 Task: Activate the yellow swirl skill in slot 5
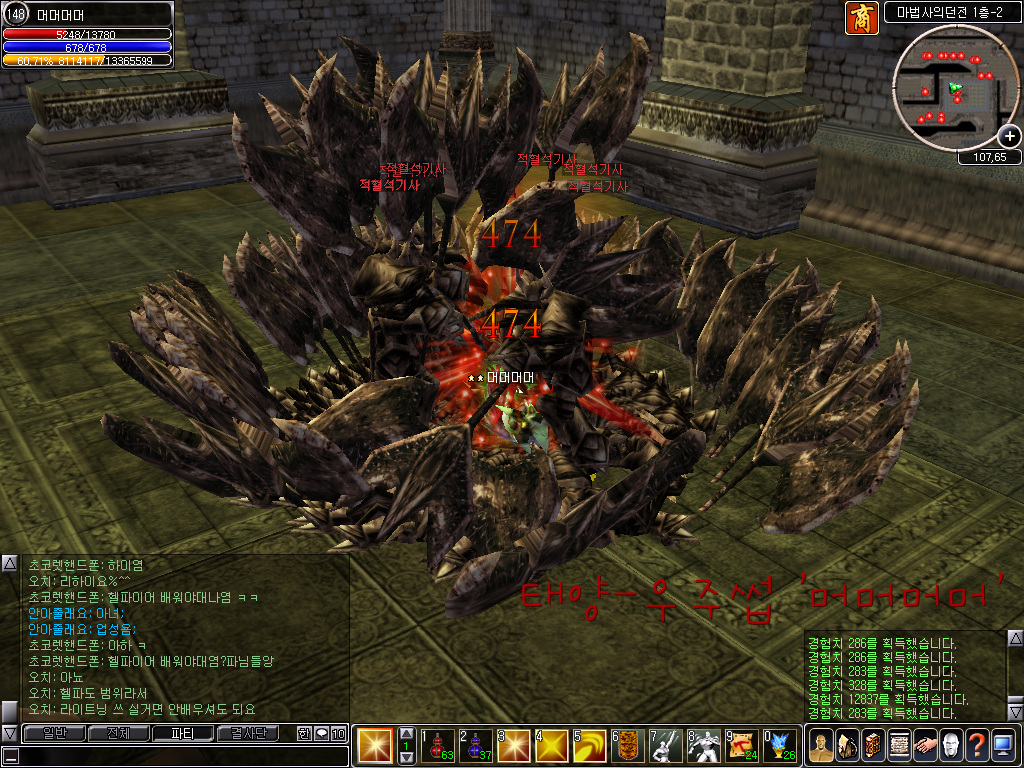589,744
